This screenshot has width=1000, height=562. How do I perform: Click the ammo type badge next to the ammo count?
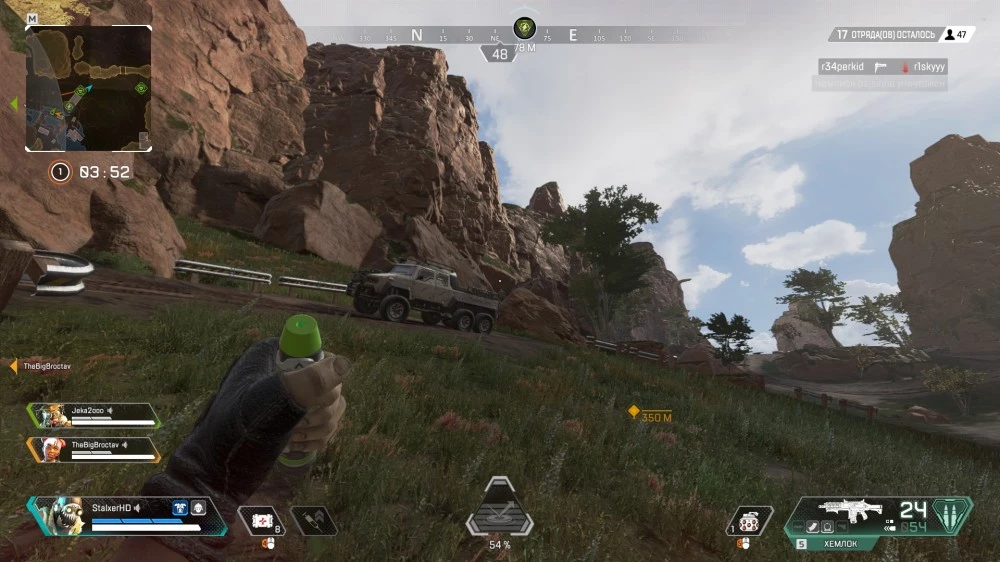pos(952,514)
